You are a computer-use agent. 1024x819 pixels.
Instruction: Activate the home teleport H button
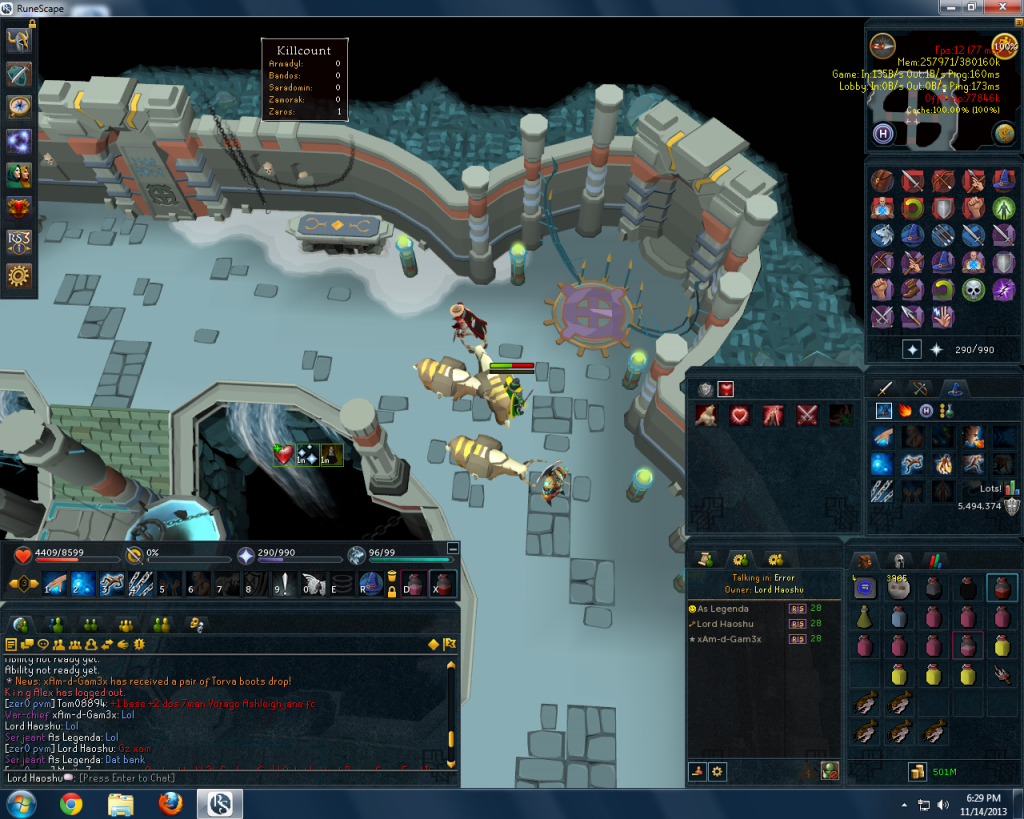tap(884, 134)
